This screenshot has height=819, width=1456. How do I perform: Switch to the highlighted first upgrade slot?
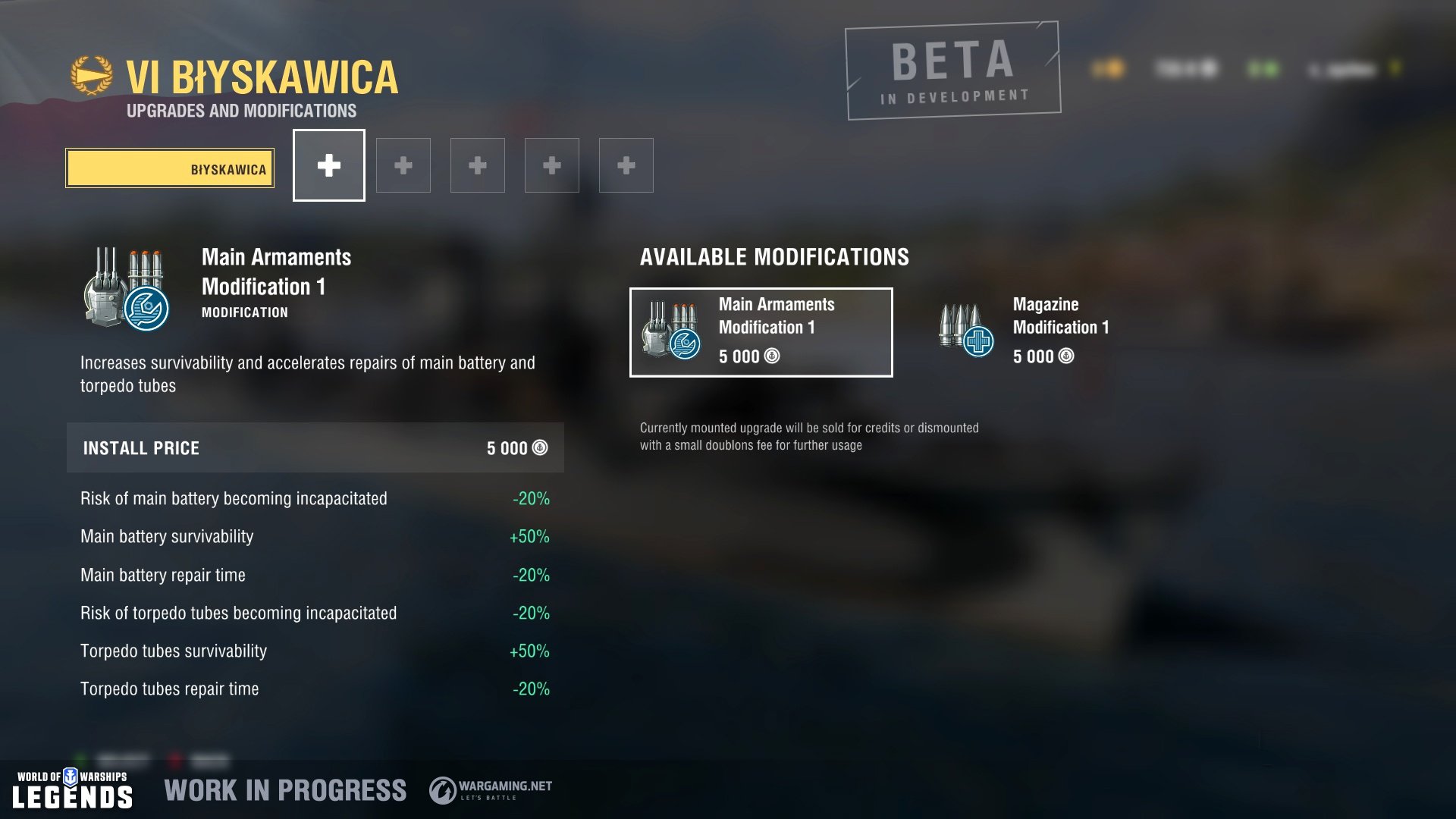(328, 165)
